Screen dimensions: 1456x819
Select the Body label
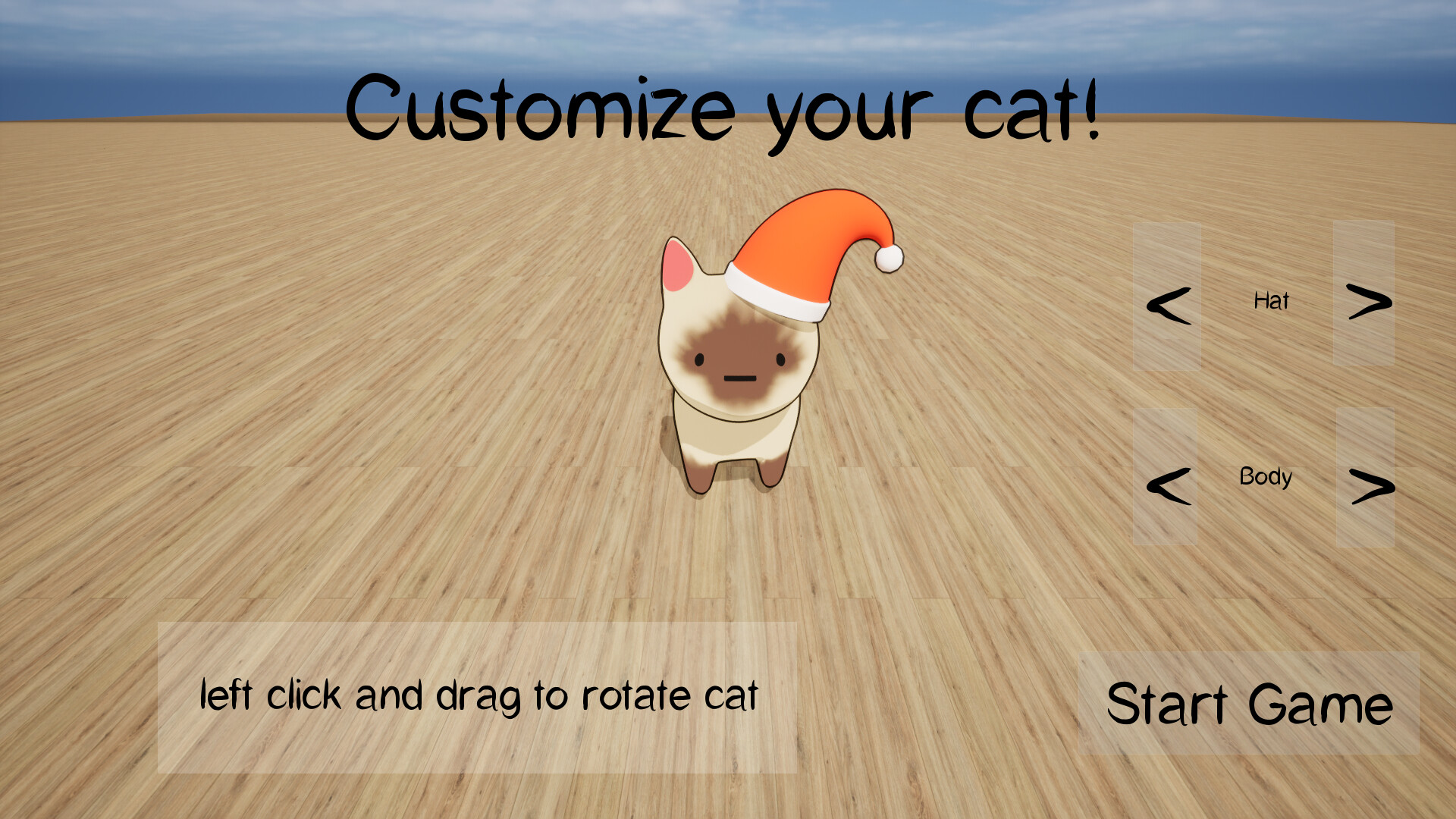pyautogui.click(x=1265, y=478)
